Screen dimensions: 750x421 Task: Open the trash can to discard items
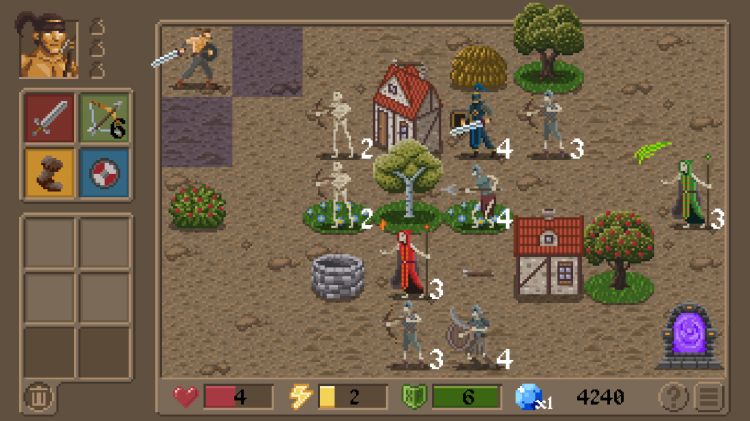(39, 397)
